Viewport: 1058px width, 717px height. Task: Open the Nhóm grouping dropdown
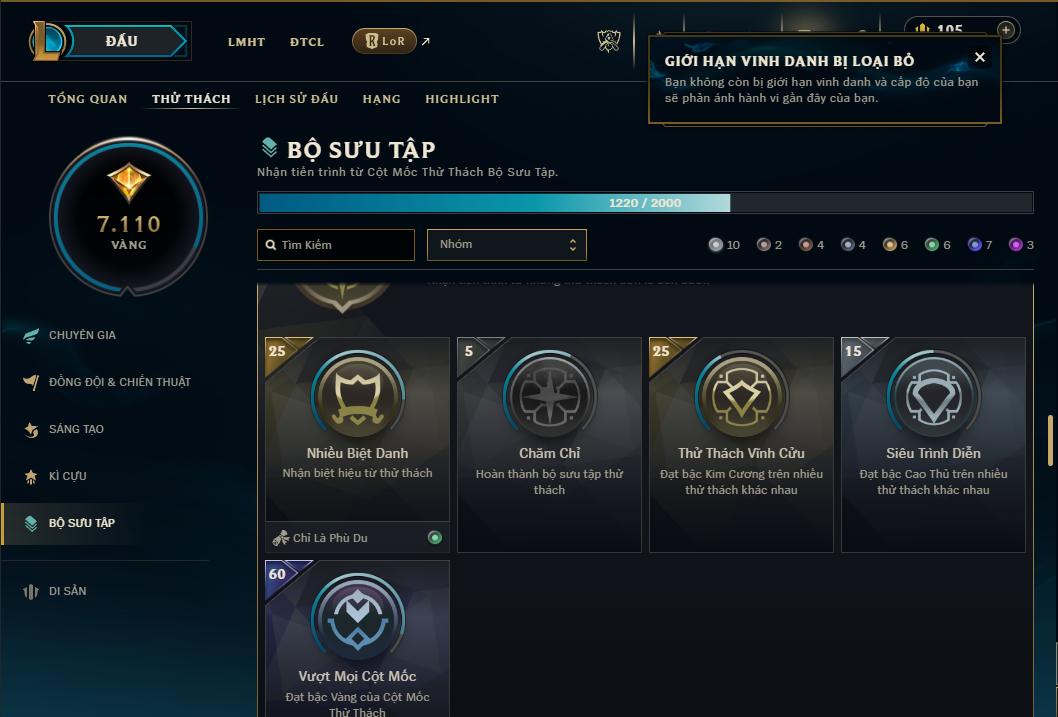506,245
